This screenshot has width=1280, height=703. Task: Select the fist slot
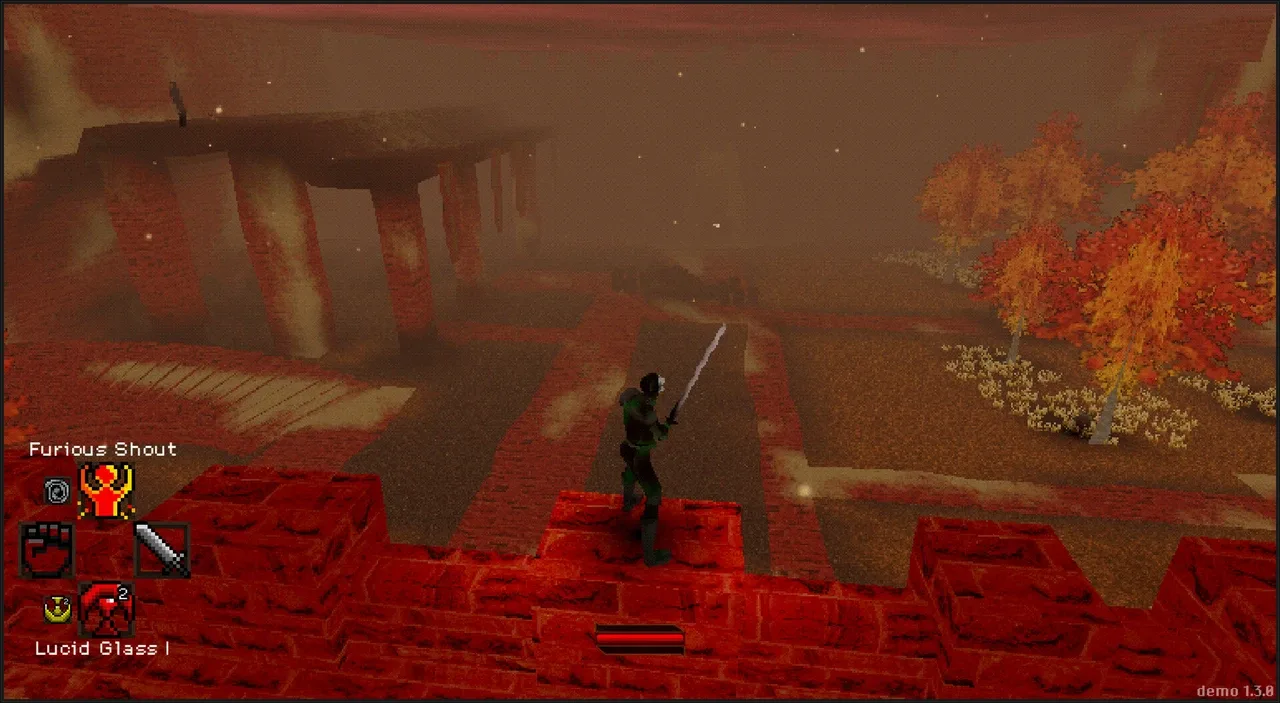47,549
